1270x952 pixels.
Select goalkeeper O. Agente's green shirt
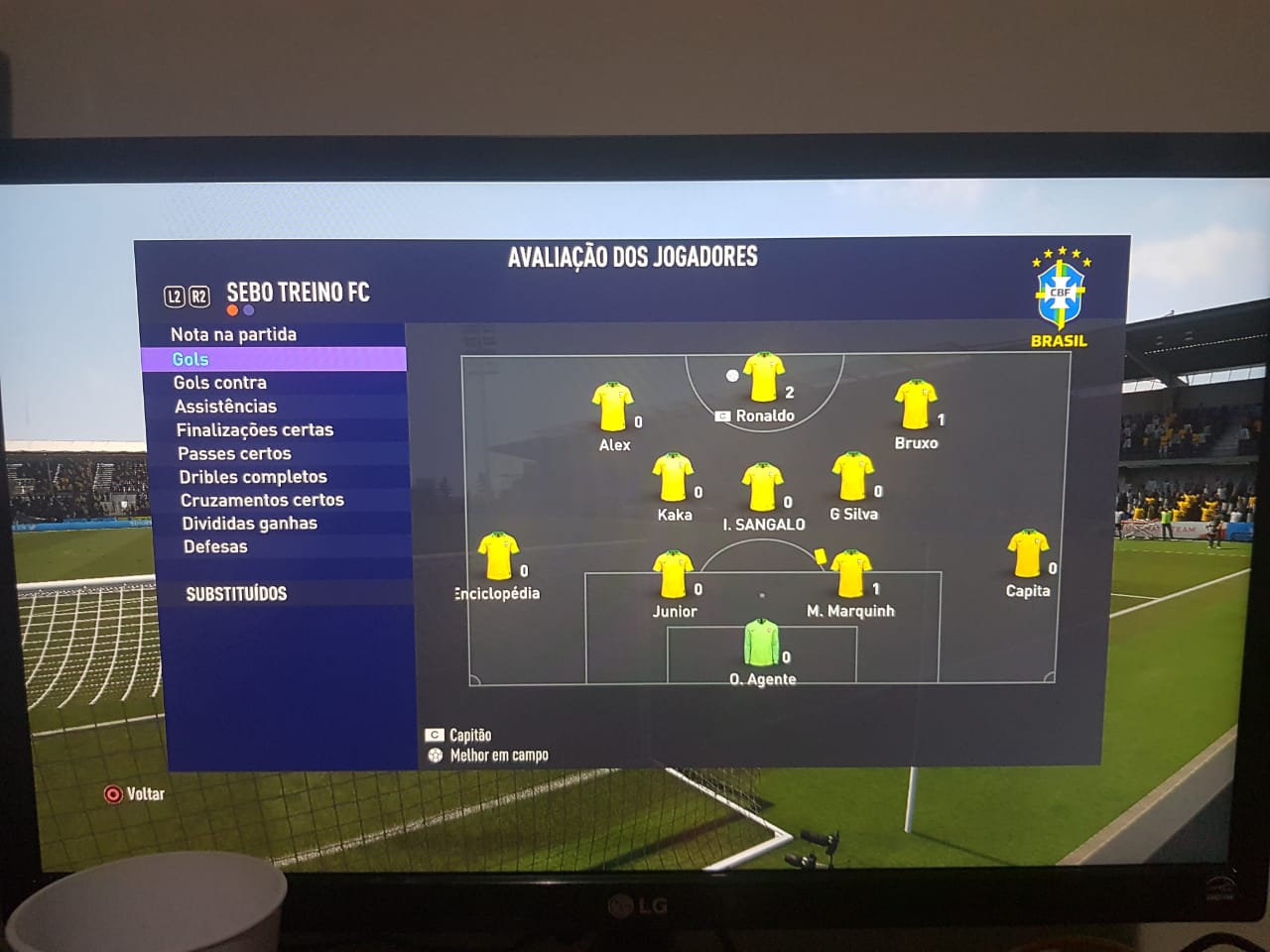(x=761, y=643)
